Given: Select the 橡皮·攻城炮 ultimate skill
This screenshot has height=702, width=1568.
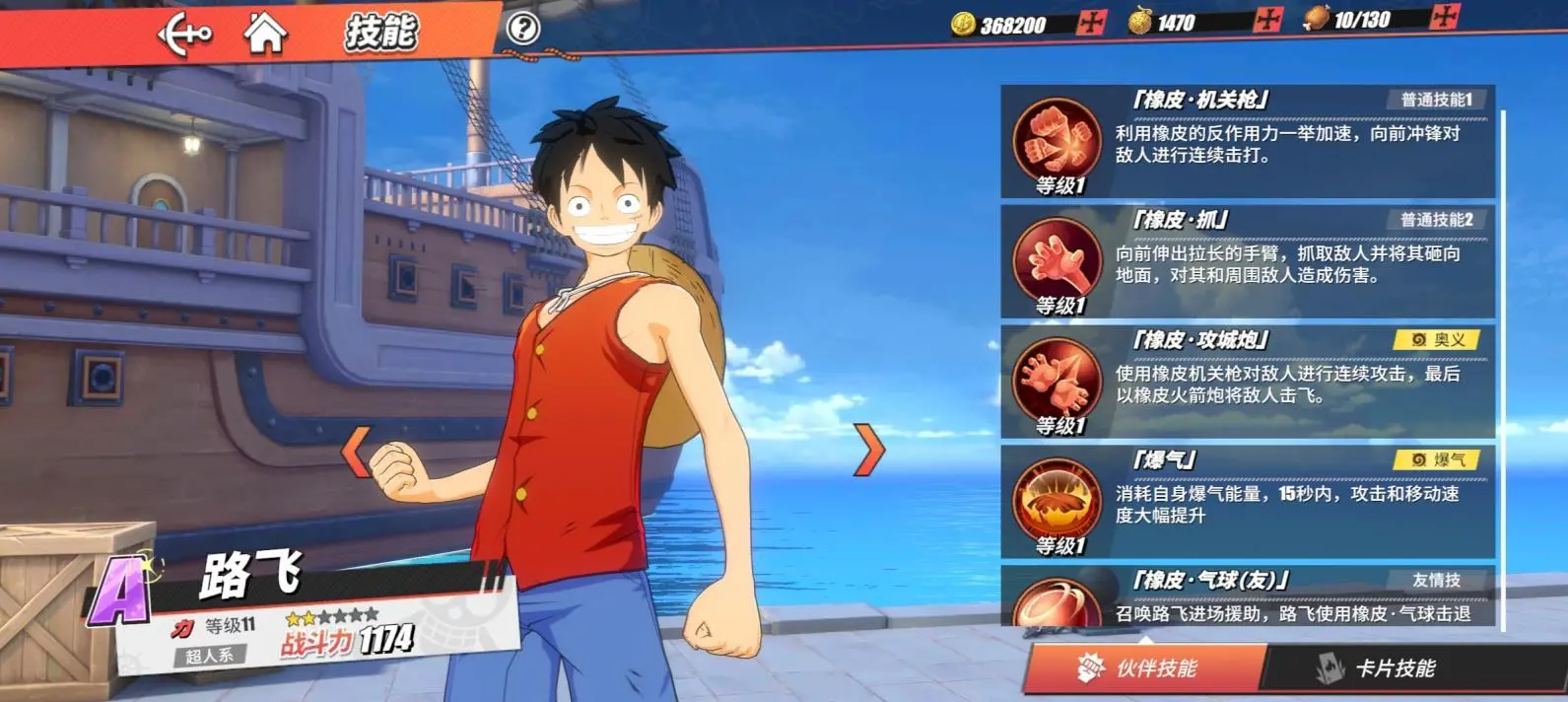Looking at the screenshot, I should coord(1247,383).
